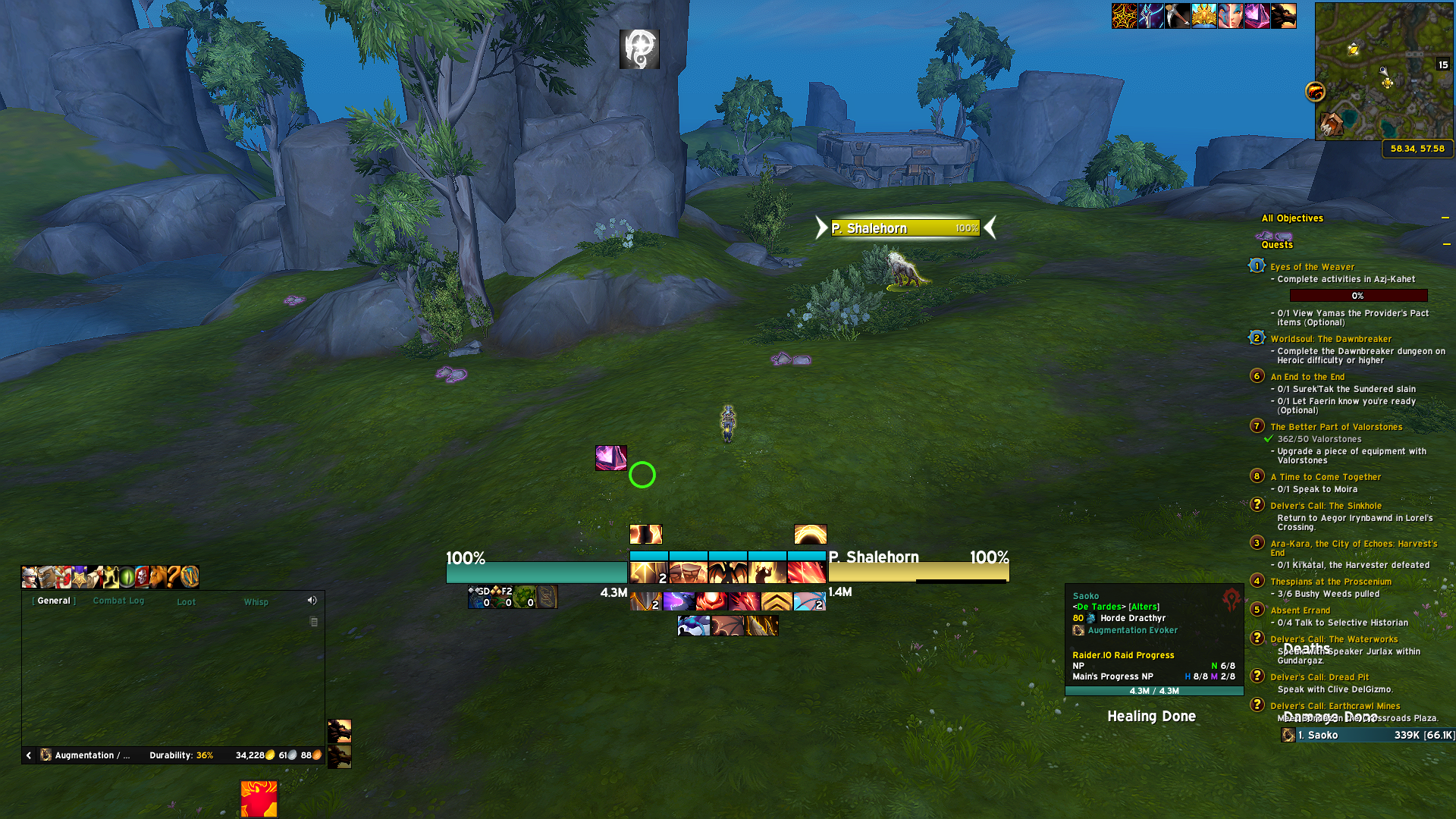Open the horse mount collections button

pyautogui.click(x=158, y=577)
